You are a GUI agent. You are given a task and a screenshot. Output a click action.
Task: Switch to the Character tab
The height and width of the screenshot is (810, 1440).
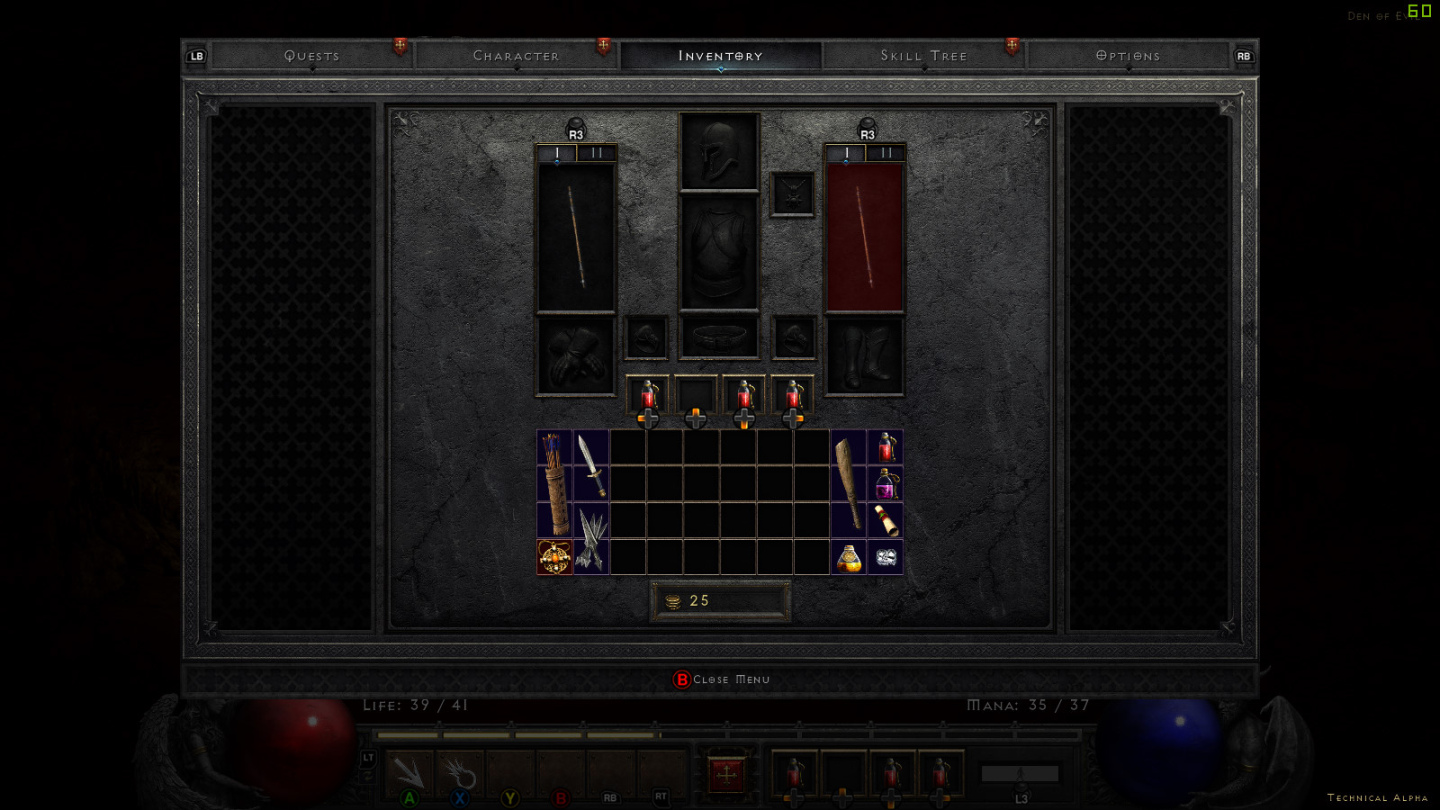pyautogui.click(x=516, y=56)
